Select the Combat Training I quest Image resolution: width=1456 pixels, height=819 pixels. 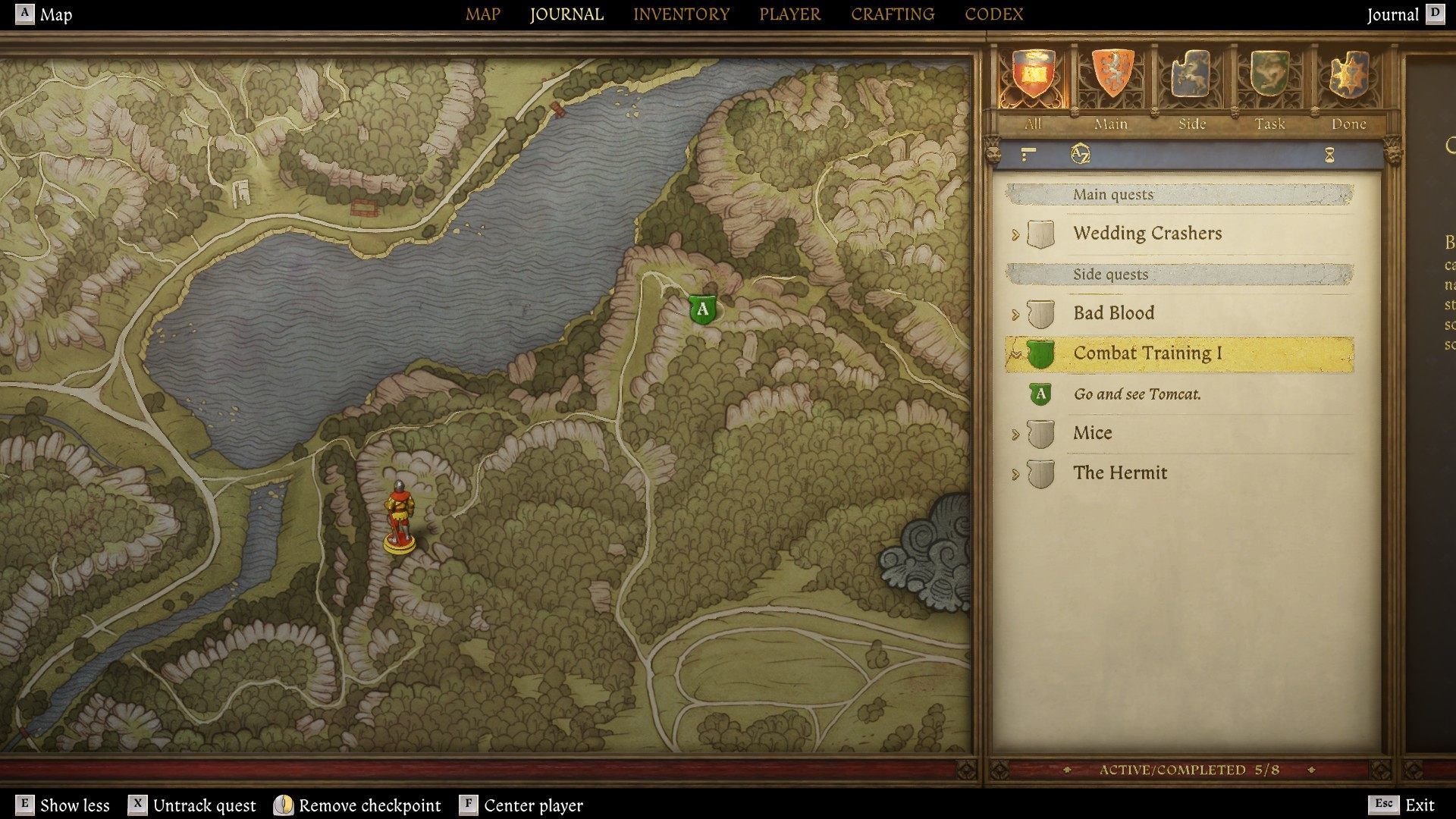1147,353
